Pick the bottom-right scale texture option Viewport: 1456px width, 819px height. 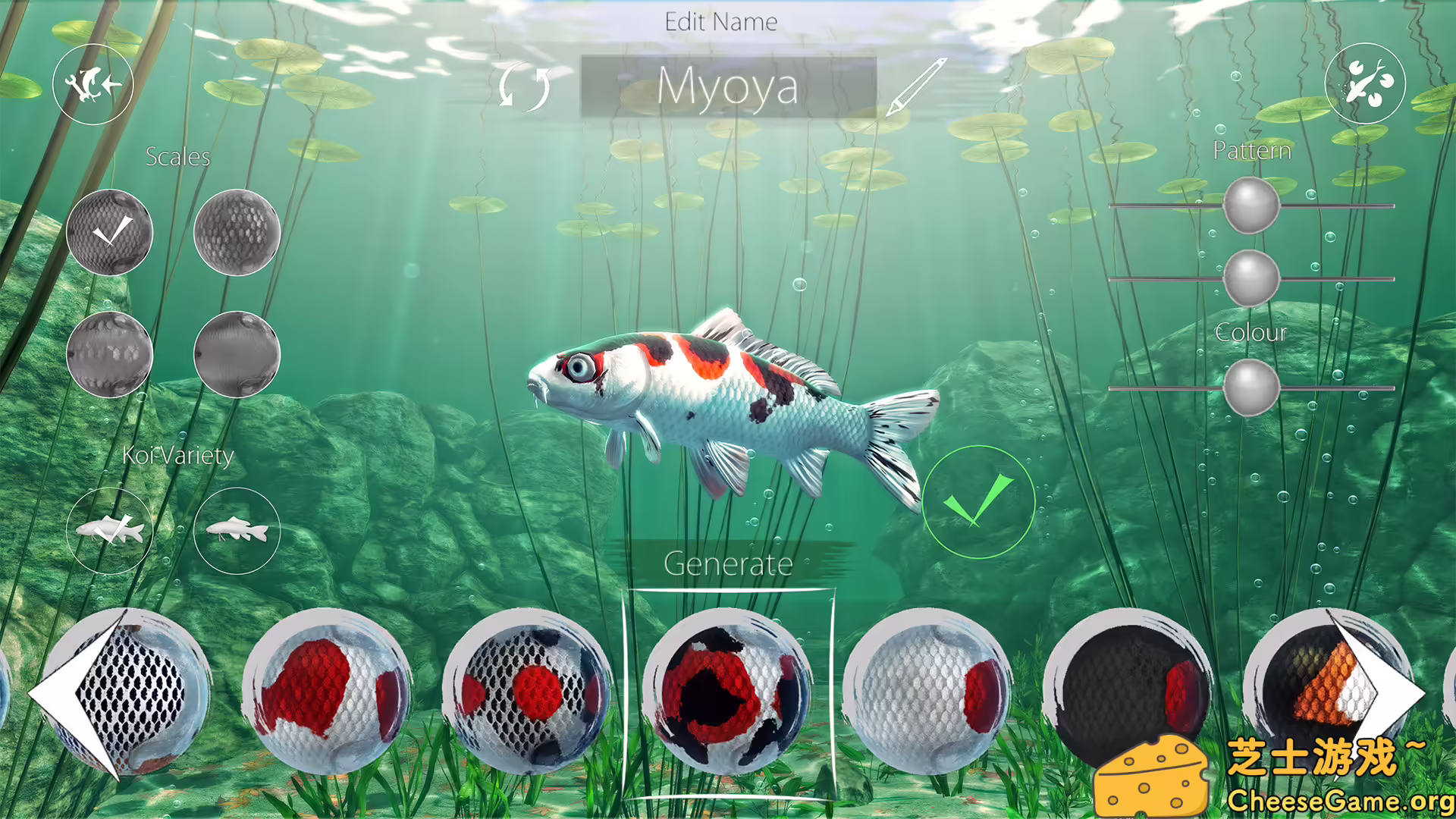point(235,353)
